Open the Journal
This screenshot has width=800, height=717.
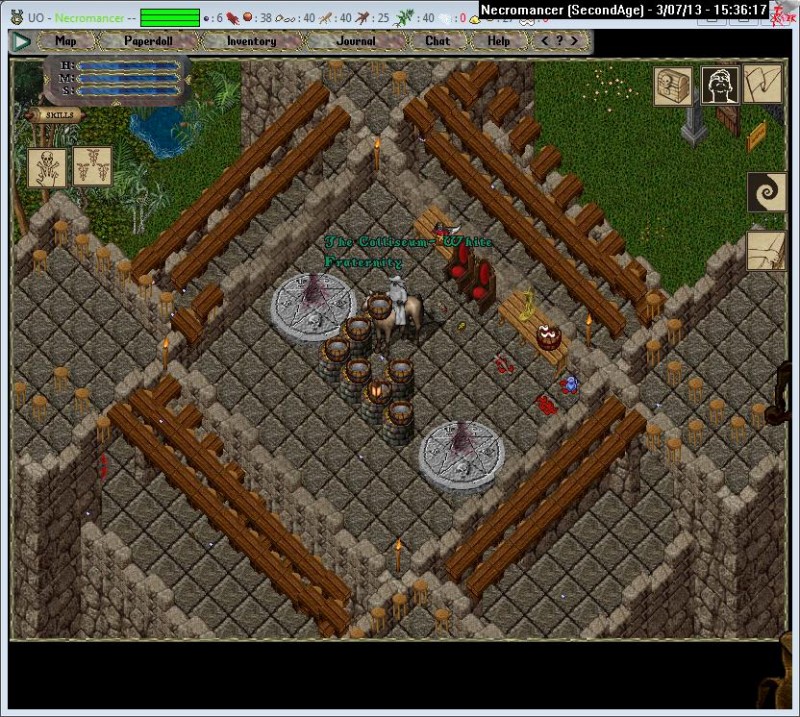[356, 41]
